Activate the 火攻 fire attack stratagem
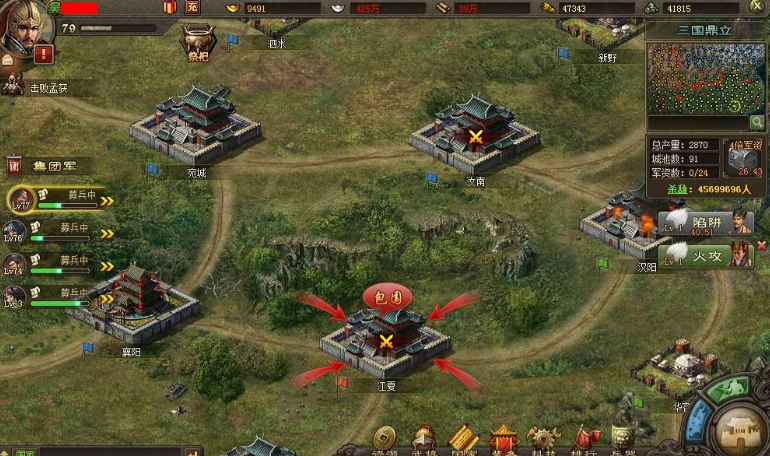 [x=706, y=255]
